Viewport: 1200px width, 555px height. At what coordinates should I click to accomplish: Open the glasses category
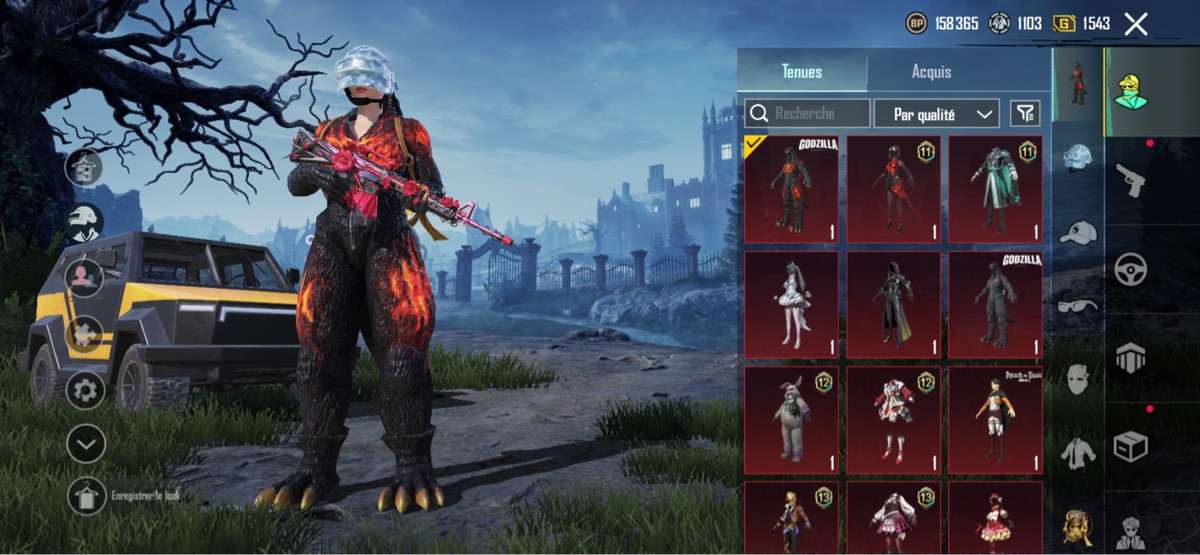pos(1077,305)
